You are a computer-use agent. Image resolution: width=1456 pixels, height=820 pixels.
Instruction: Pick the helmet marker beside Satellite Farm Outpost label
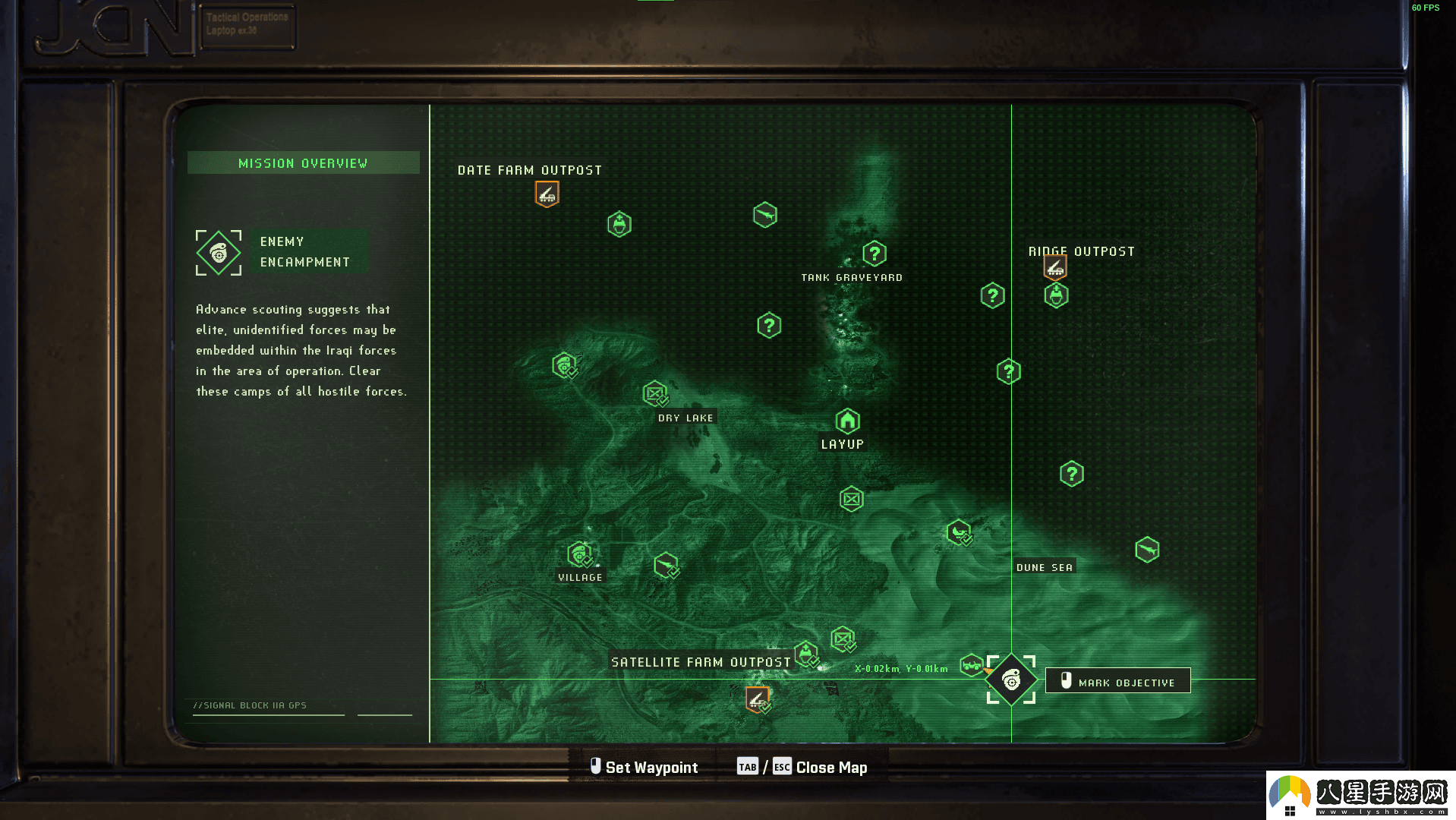[x=806, y=653]
